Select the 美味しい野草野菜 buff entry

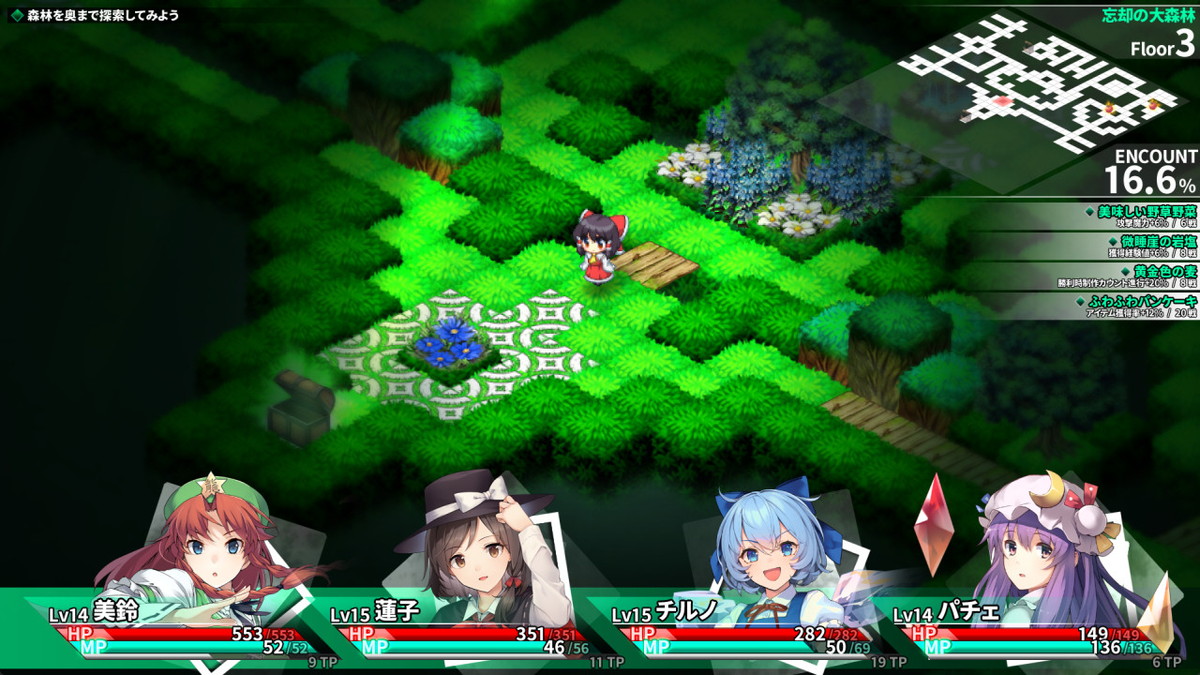[1140, 217]
